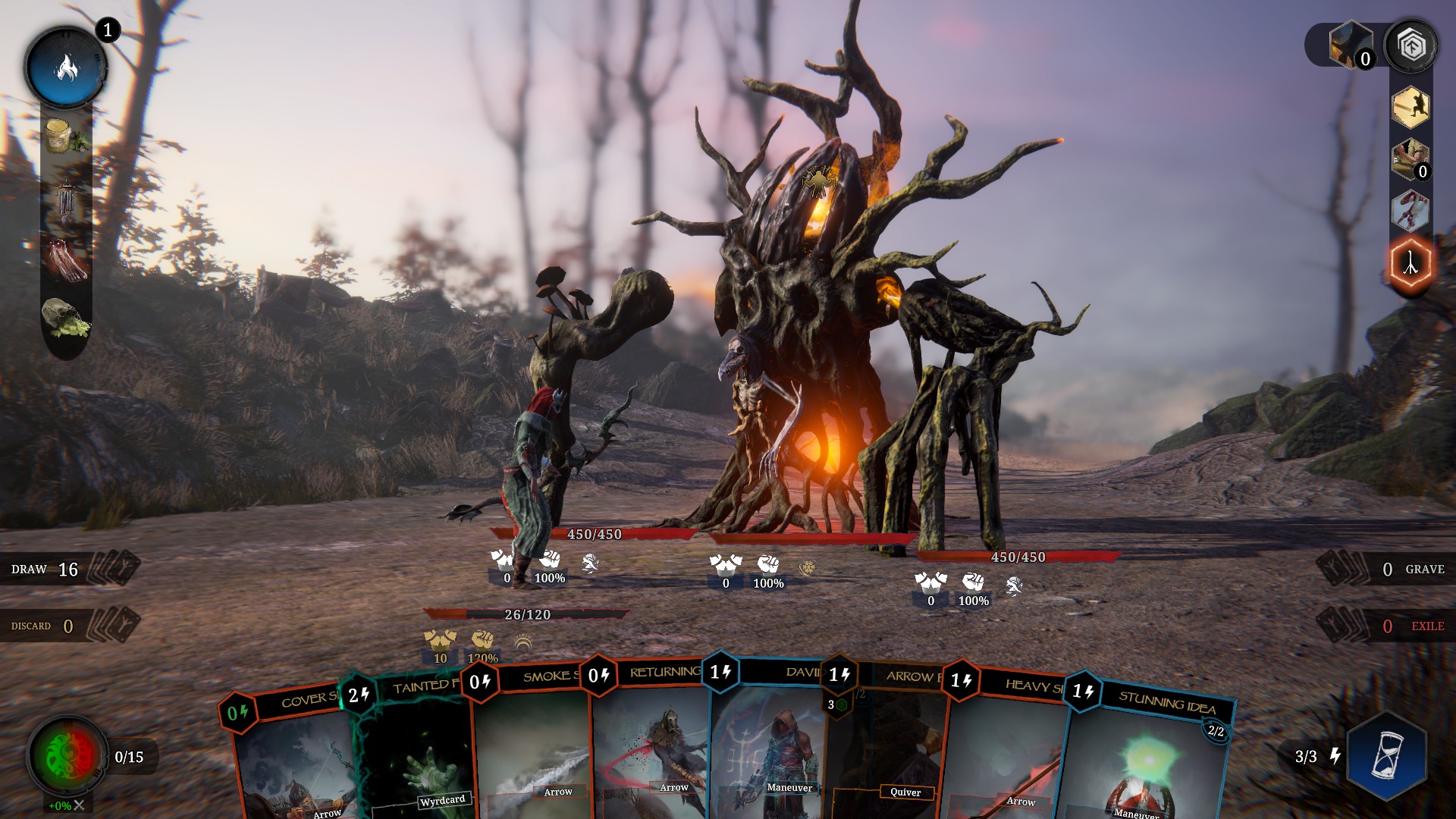Screen dimensions: 1456x819
Task: Play the Cover Shot arrow card
Action: [x=292, y=758]
